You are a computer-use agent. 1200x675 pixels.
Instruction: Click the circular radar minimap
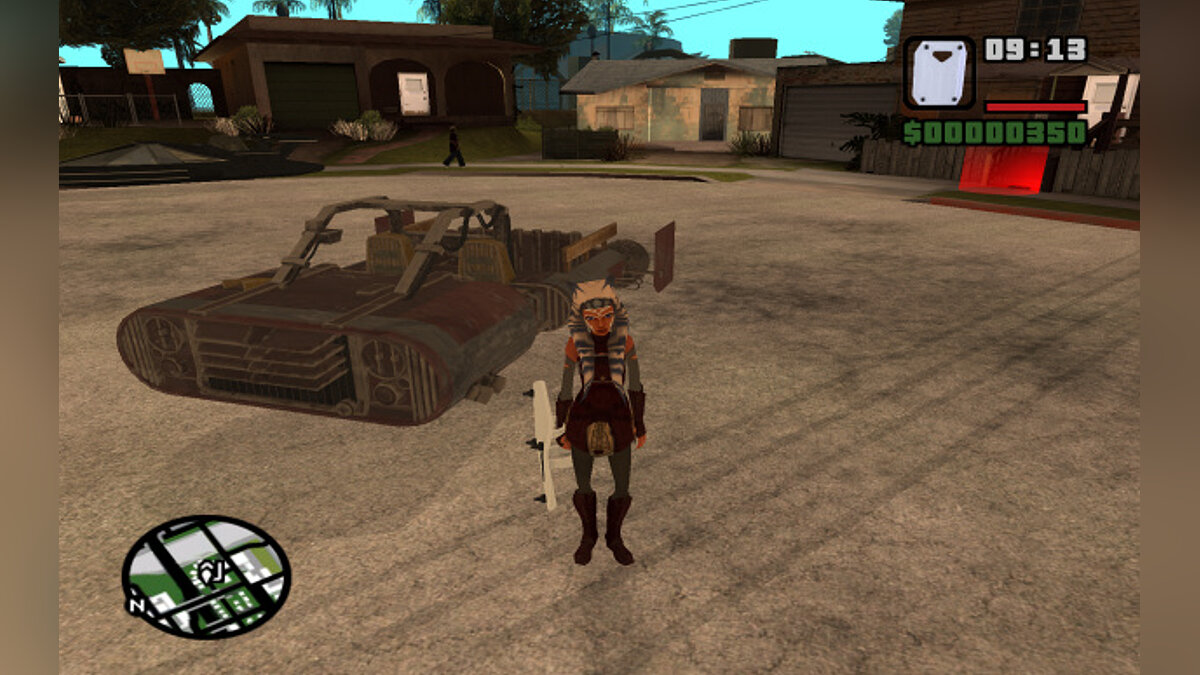pos(206,577)
